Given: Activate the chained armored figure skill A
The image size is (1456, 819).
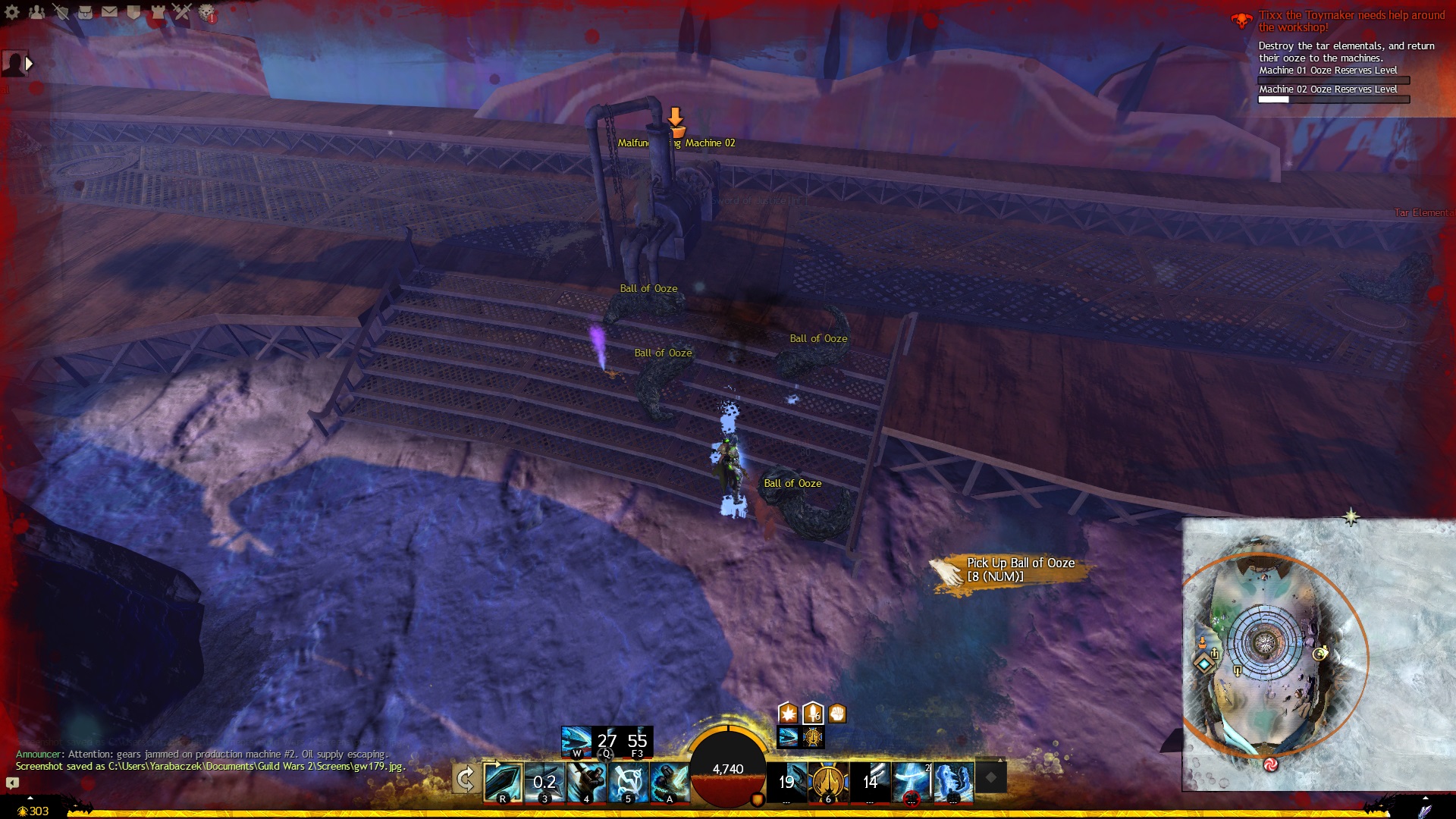Looking at the screenshot, I should tap(670, 781).
